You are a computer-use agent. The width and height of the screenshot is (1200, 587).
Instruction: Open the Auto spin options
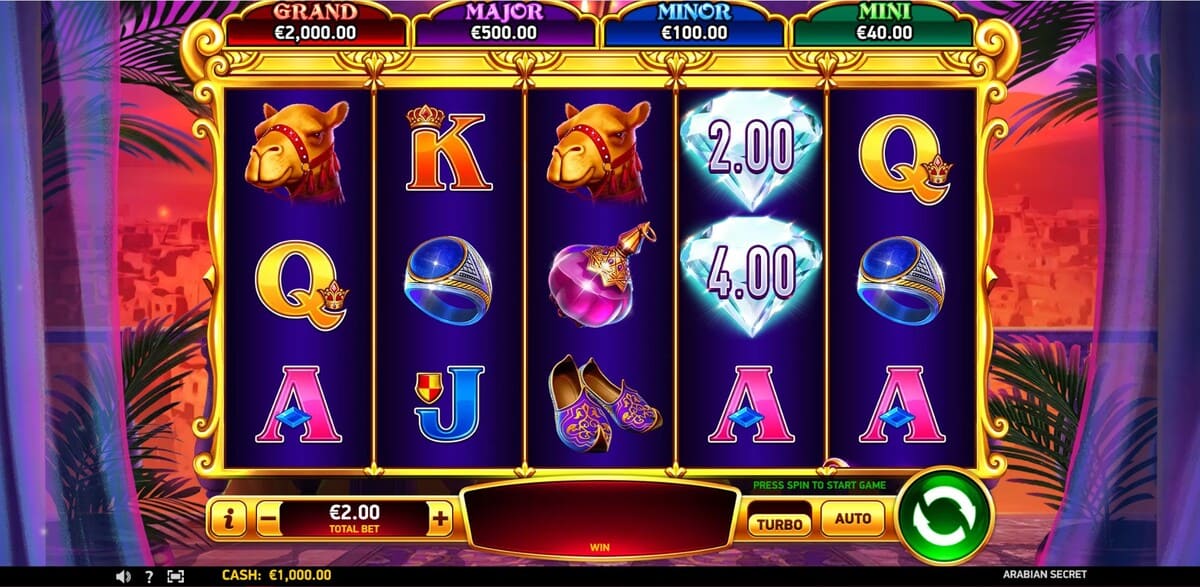853,519
